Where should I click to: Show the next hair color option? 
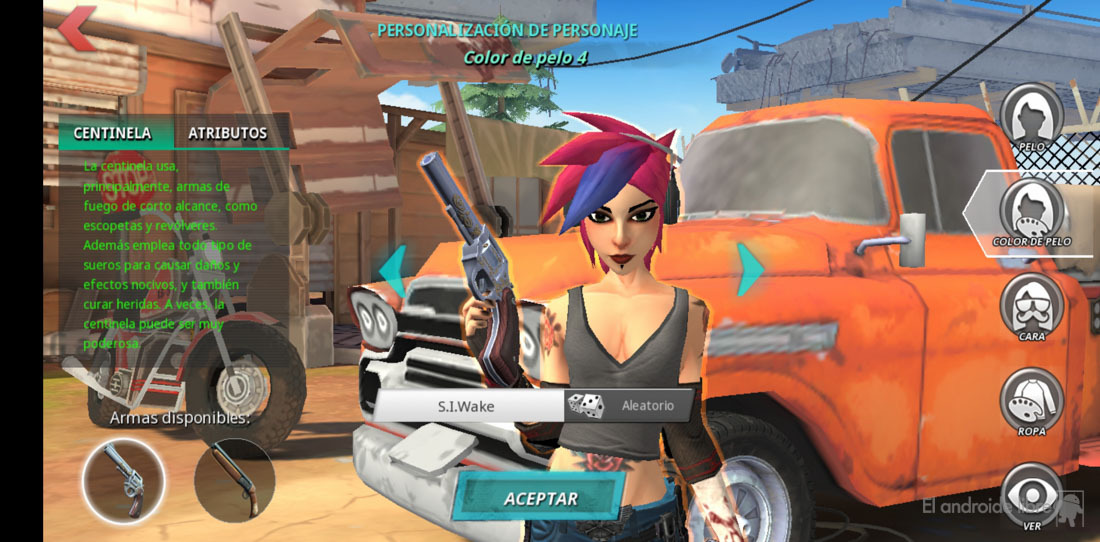coord(750,268)
